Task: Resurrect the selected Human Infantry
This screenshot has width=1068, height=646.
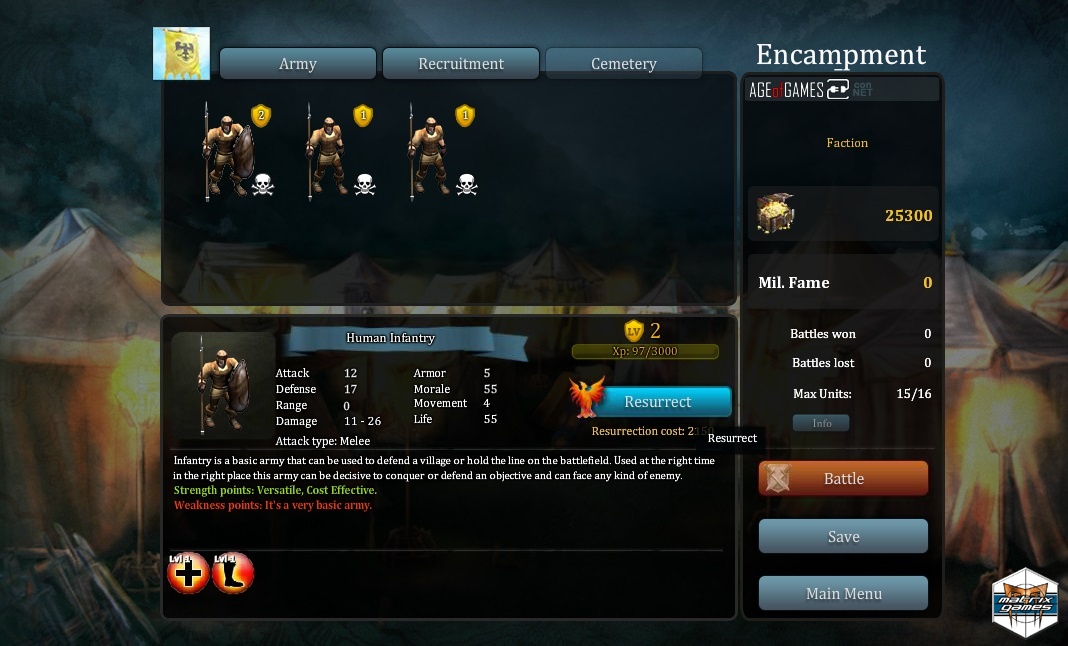Action: pyautogui.click(x=657, y=401)
